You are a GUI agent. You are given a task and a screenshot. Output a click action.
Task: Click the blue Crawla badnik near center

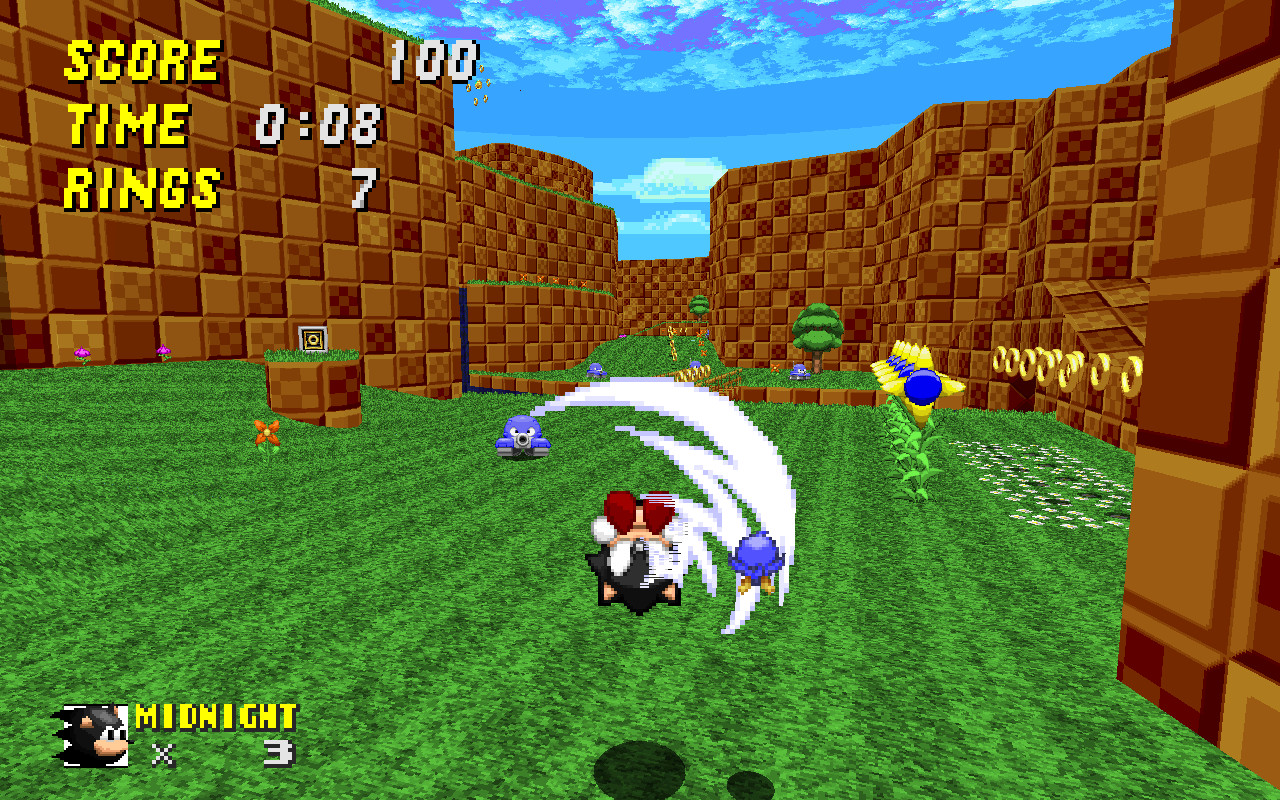point(523,438)
